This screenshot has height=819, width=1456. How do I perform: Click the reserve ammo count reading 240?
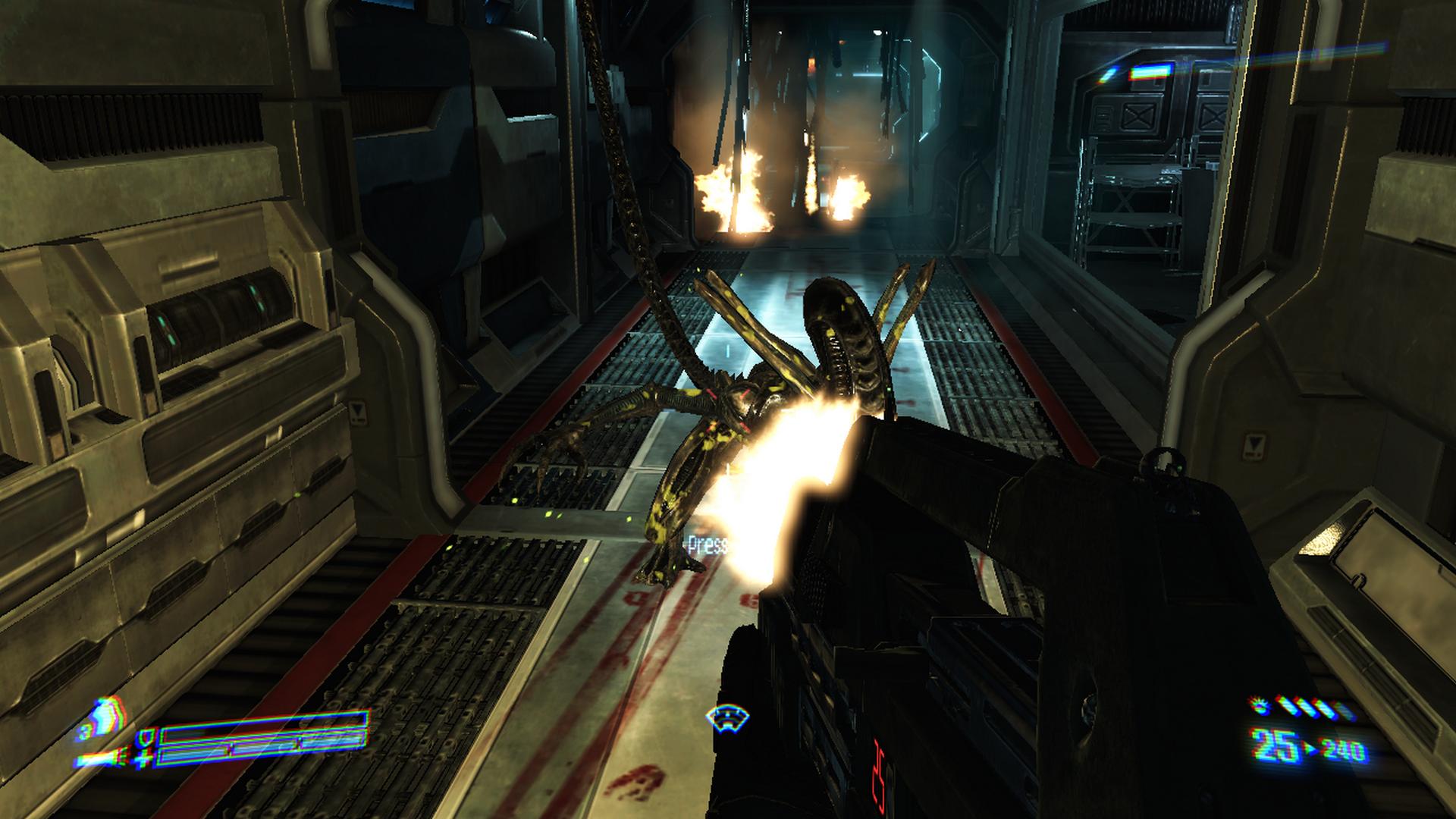point(1341,749)
